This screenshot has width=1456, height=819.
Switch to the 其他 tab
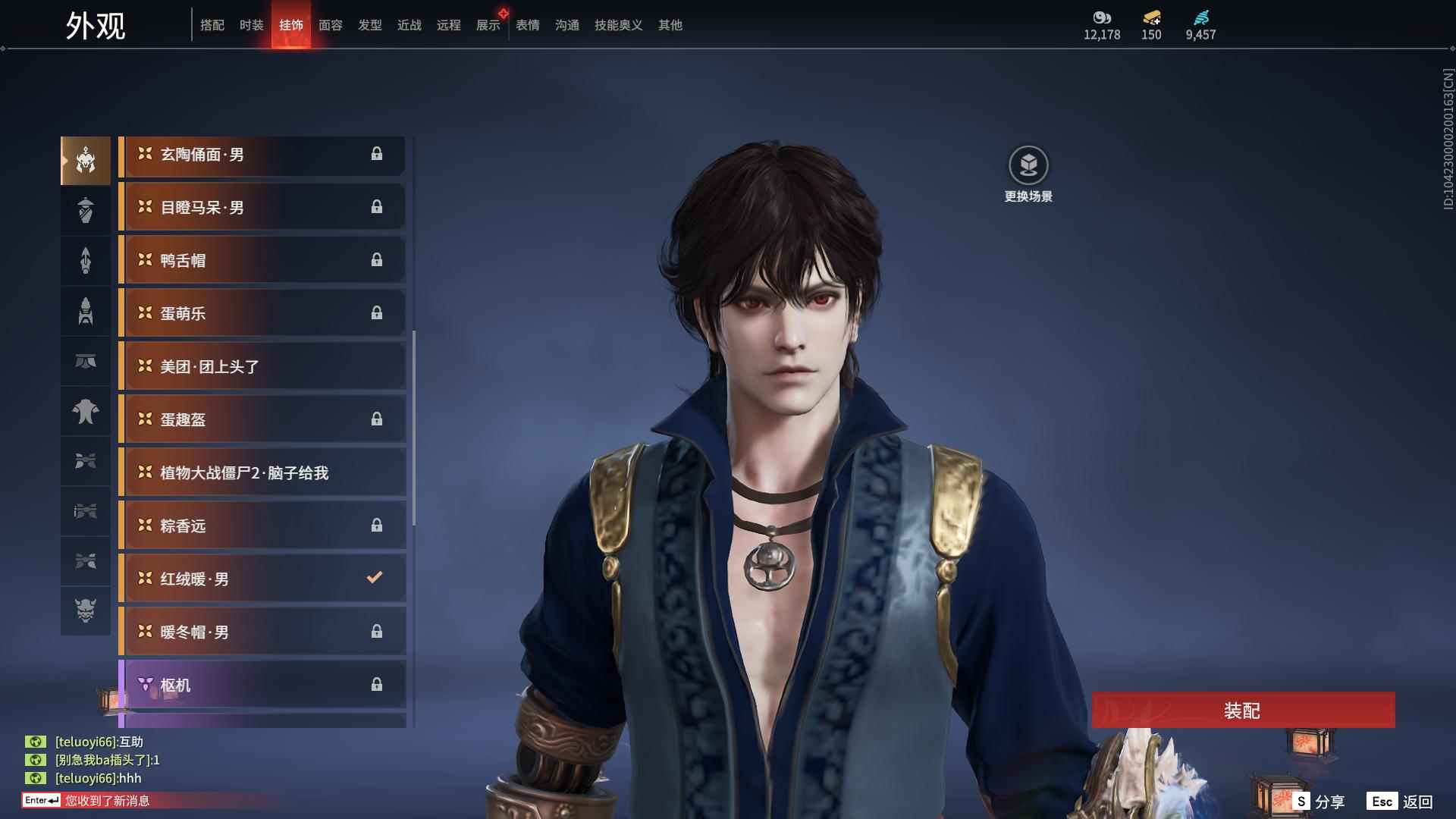point(670,25)
